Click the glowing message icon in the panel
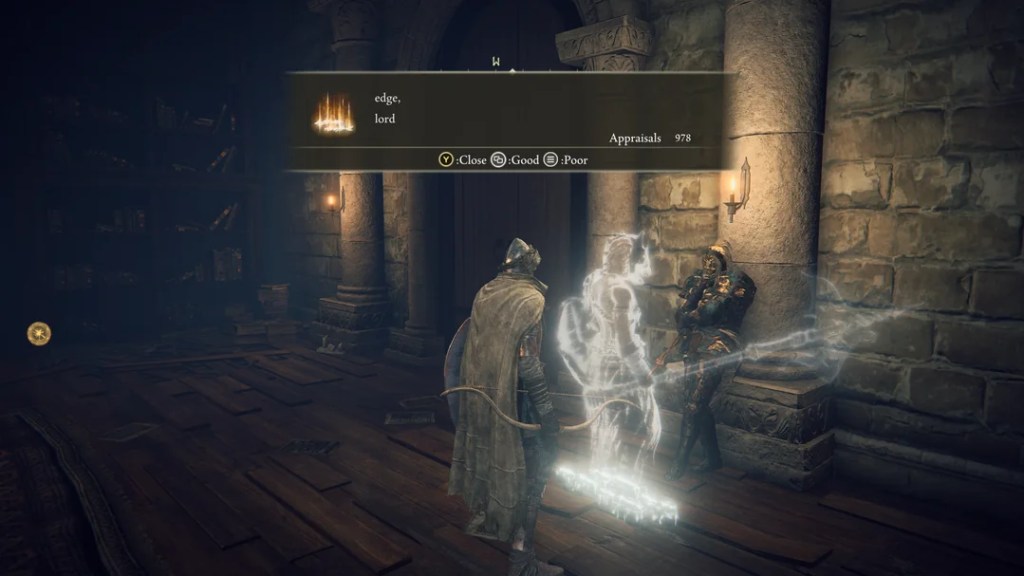 tap(333, 112)
